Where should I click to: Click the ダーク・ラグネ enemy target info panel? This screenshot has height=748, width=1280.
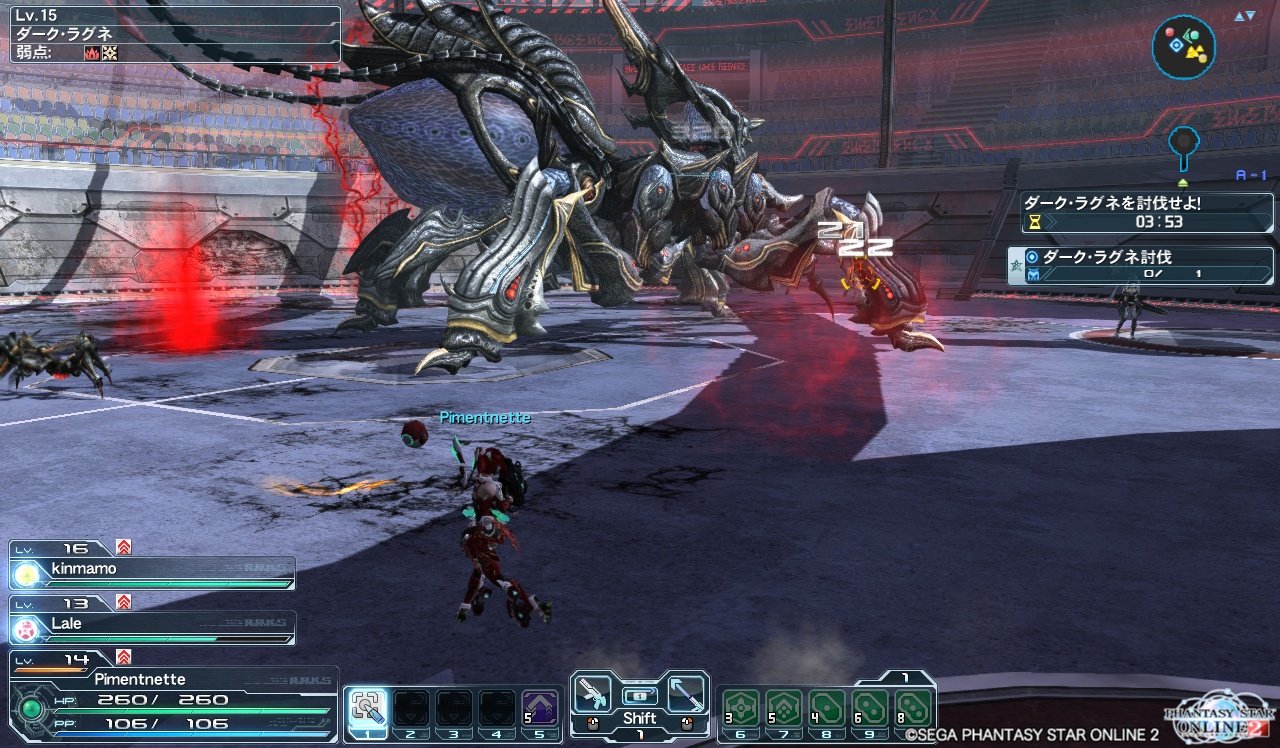pos(175,36)
